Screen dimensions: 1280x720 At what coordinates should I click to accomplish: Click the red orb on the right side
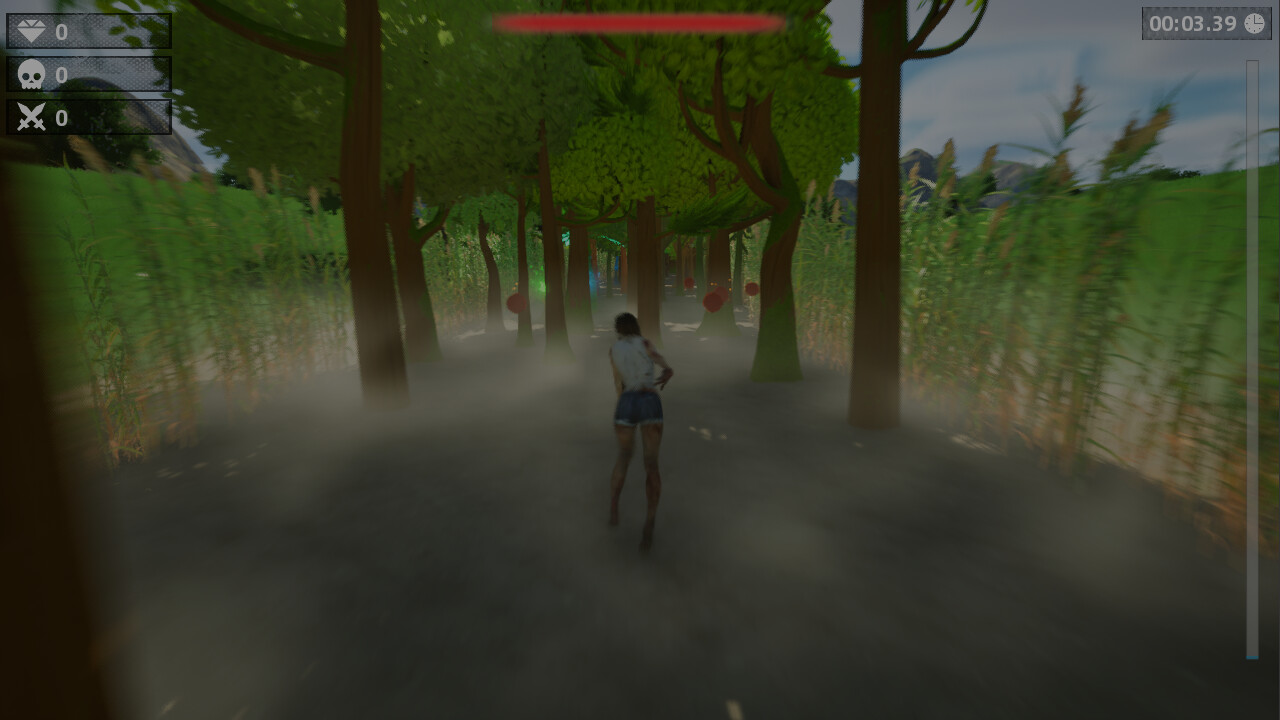pyautogui.click(x=712, y=298)
